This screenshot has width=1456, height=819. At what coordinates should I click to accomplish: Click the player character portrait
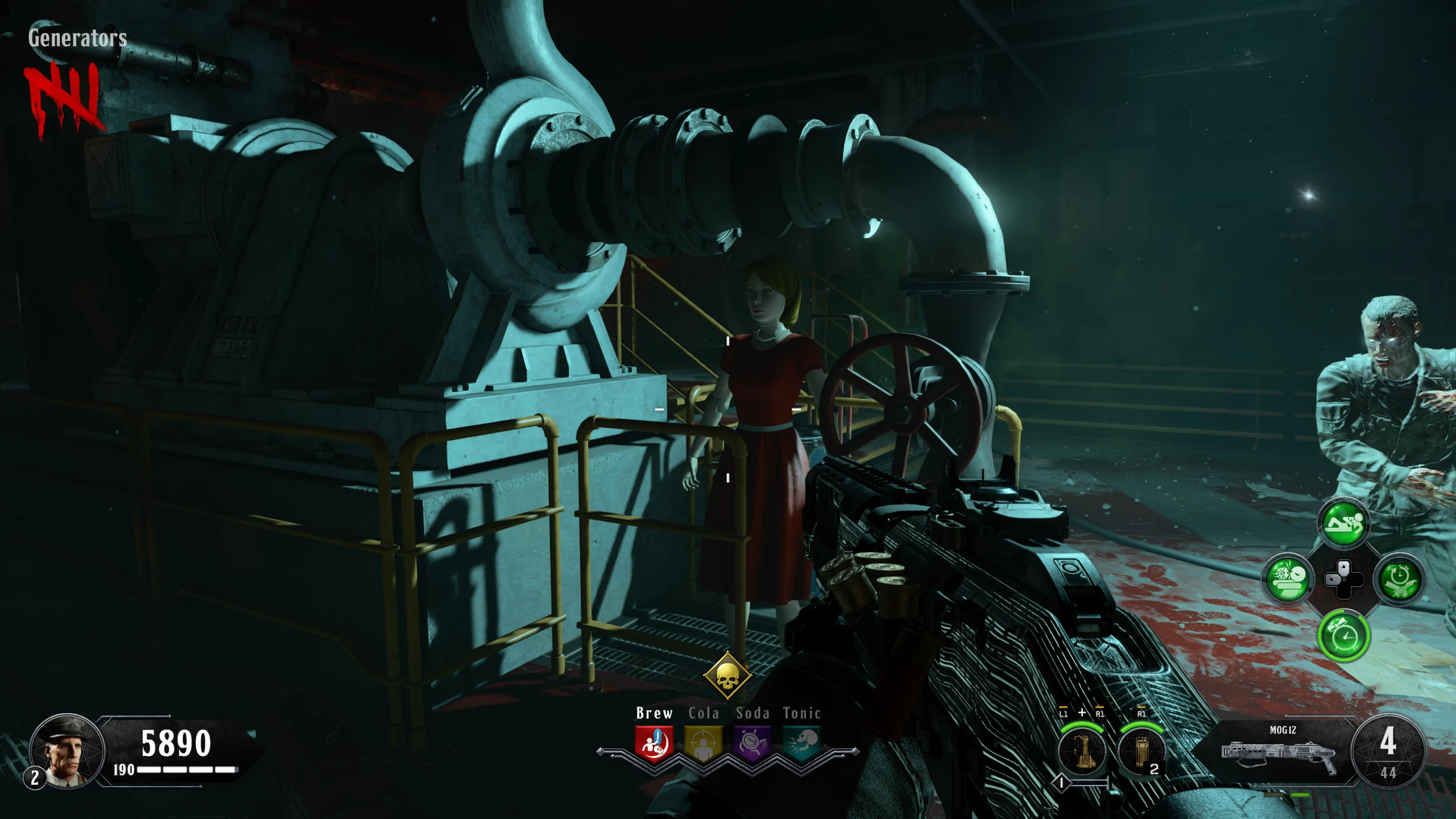point(67,751)
